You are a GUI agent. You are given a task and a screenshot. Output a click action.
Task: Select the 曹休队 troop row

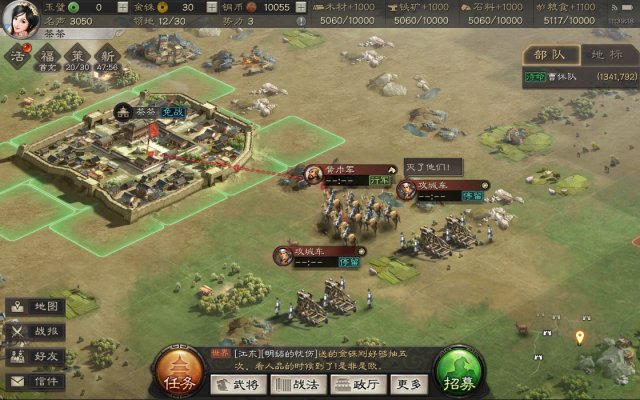pyautogui.click(x=580, y=76)
